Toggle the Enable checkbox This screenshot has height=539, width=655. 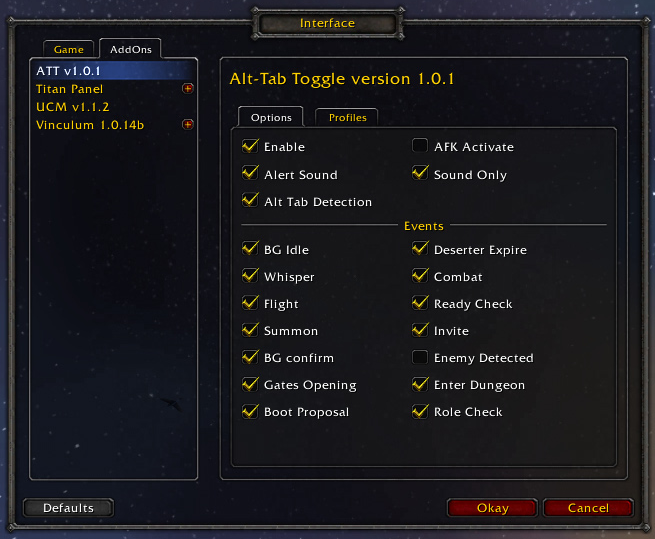tap(249, 147)
